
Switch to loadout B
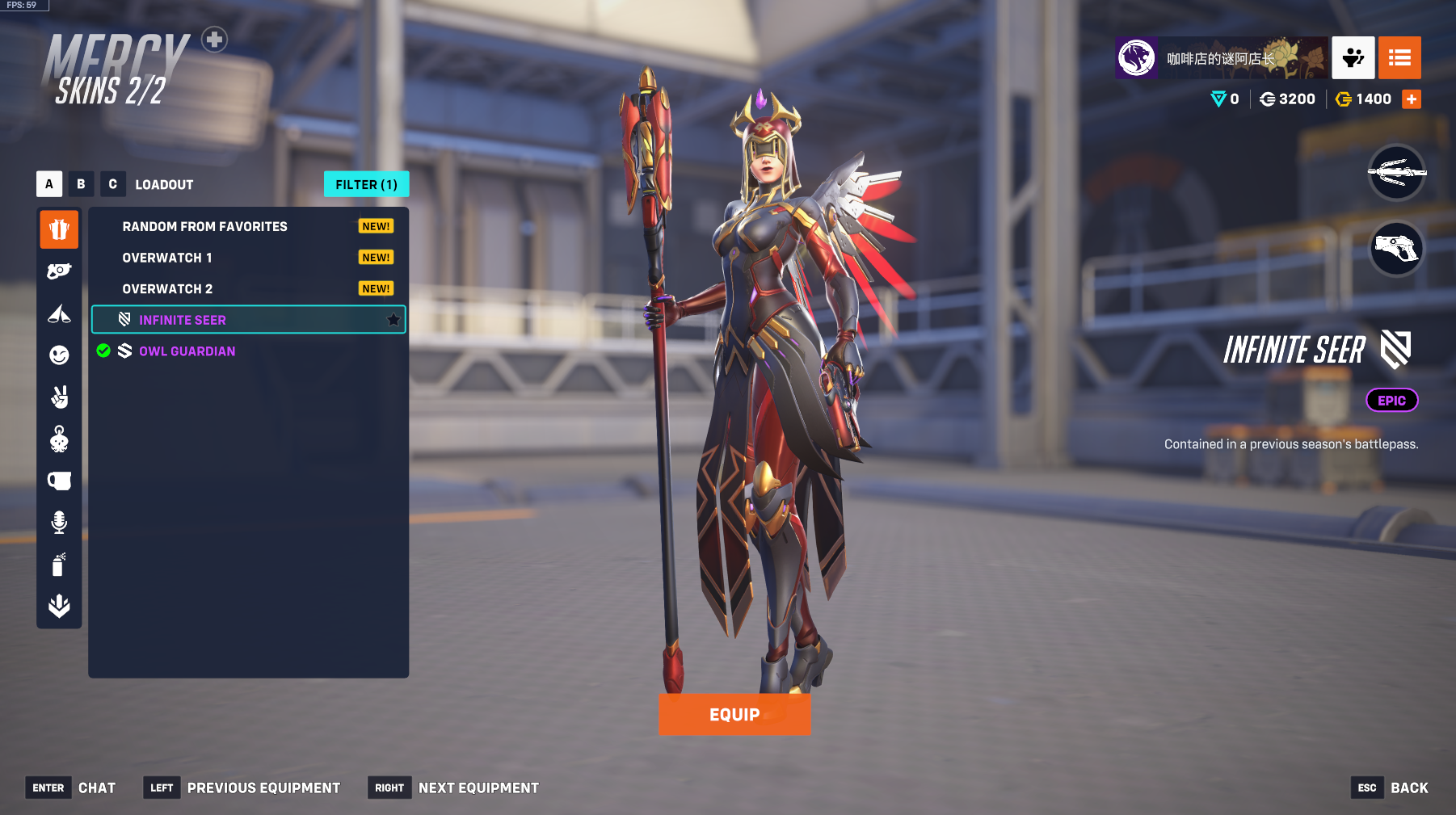81,184
